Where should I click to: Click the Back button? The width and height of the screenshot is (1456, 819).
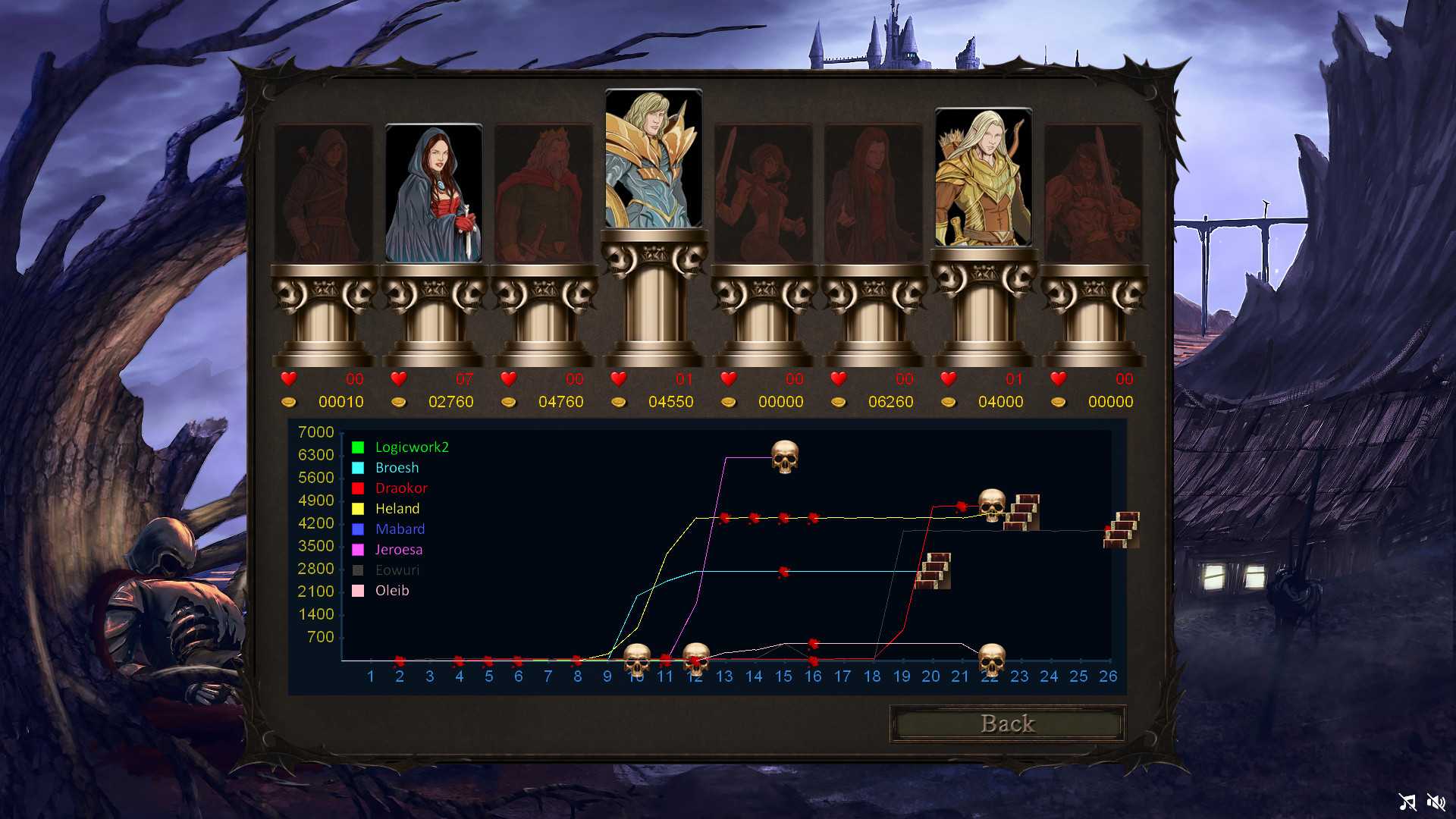[1007, 723]
